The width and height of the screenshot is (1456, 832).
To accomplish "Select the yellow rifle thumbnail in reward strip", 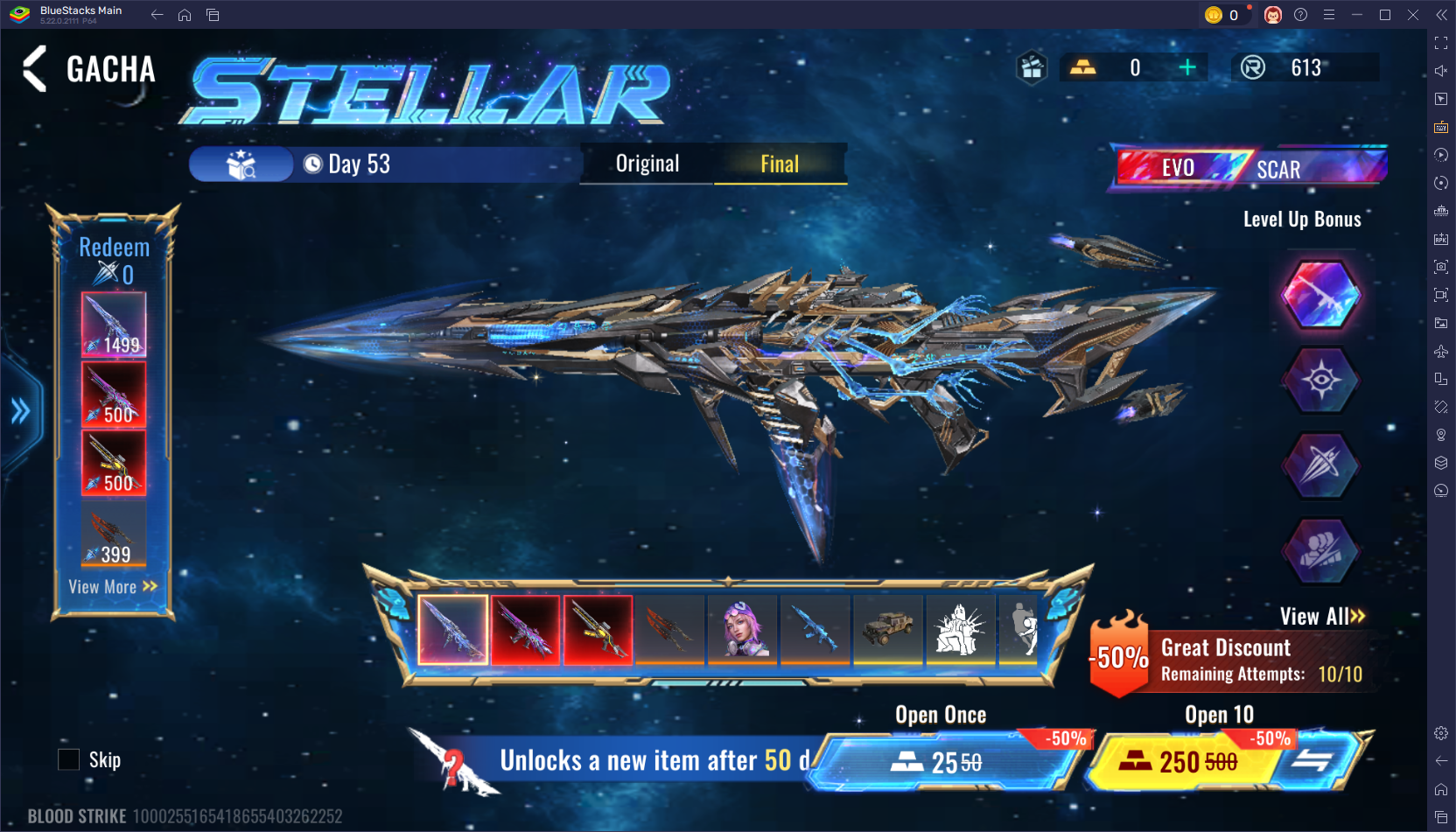I will coord(598,629).
